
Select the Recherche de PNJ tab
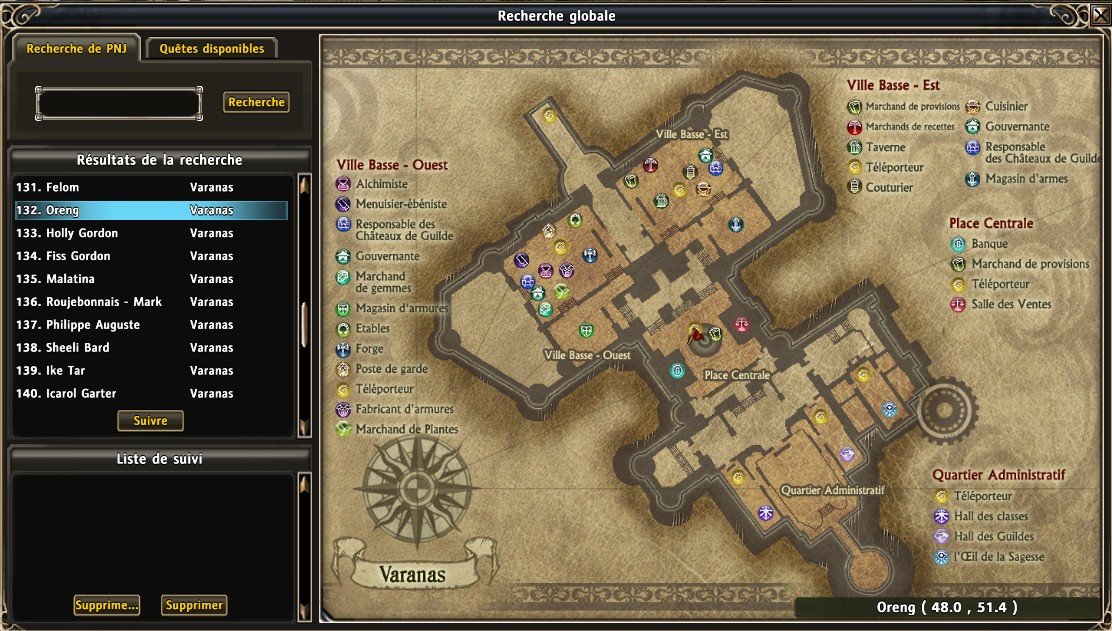coord(76,48)
